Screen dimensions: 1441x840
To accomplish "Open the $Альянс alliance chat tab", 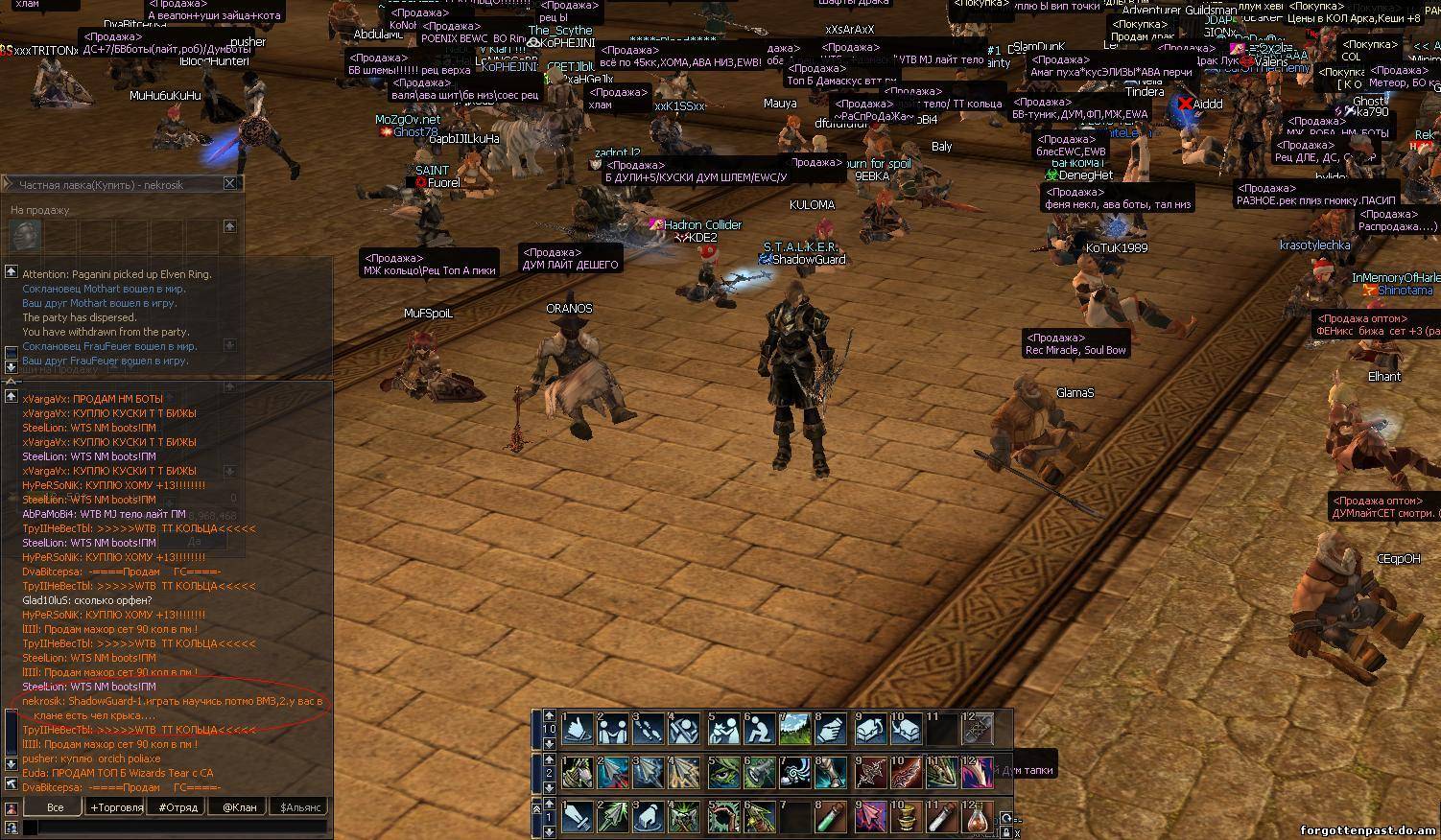I will pos(299,807).
